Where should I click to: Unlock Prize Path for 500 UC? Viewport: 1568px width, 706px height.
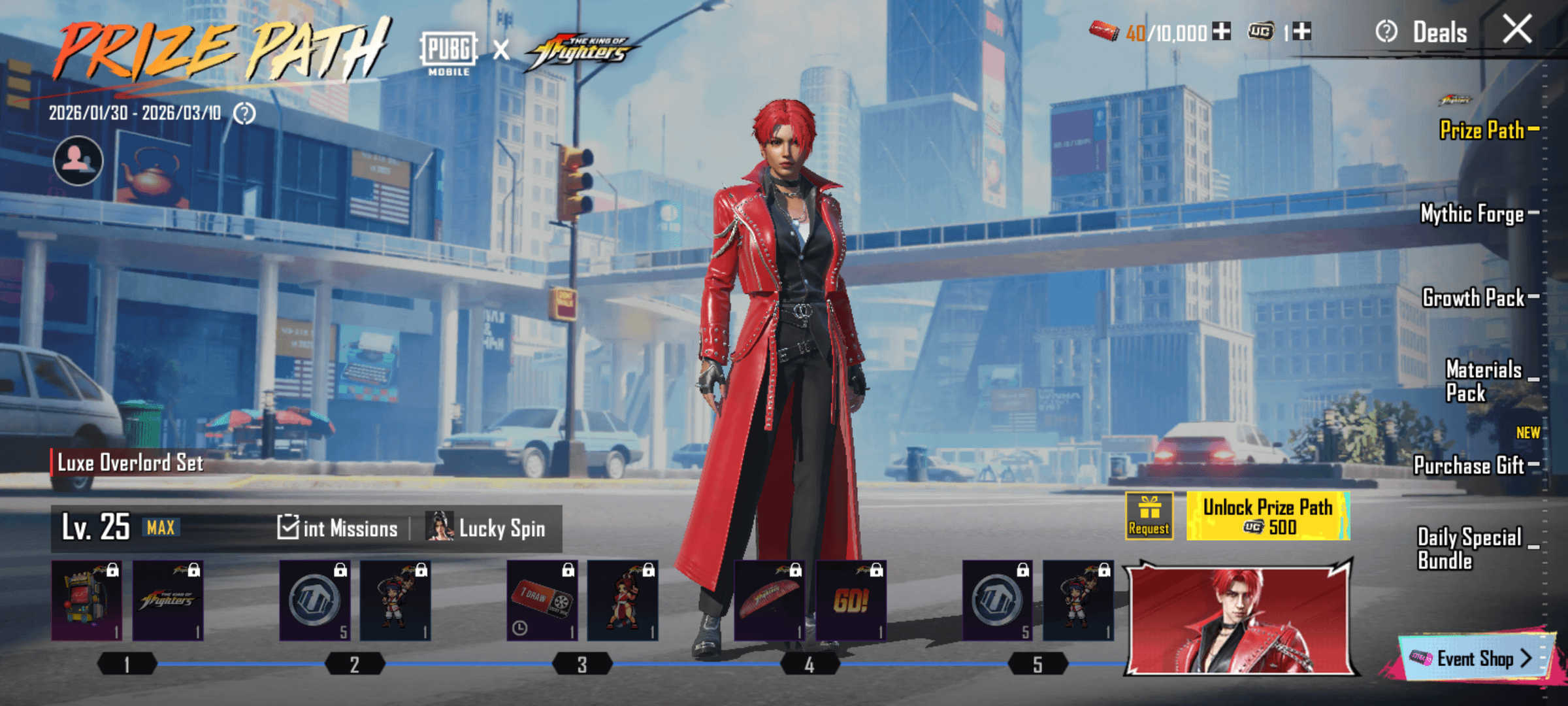pos(1267,516)
